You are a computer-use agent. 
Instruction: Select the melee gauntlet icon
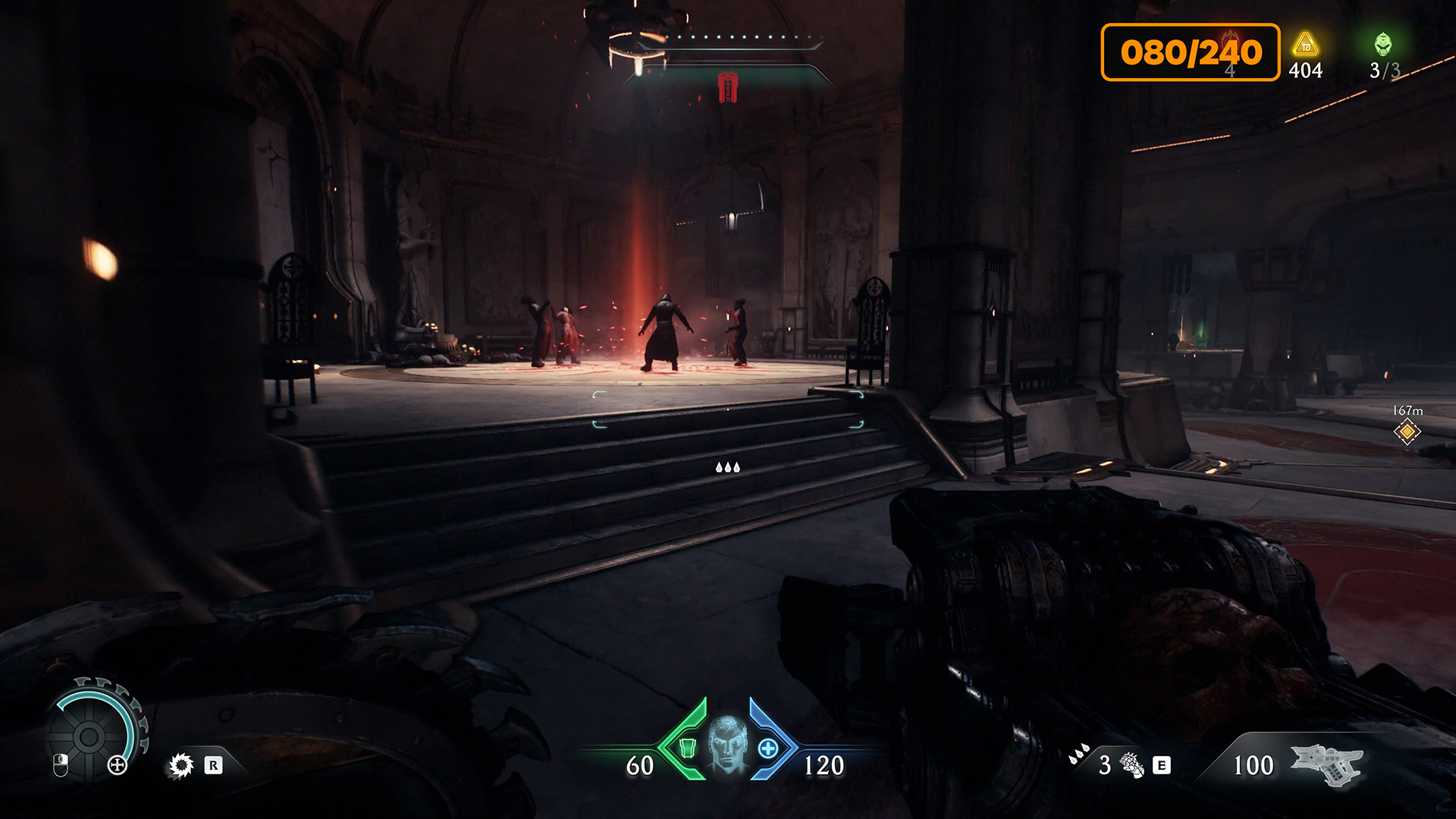click(1132, 765)
